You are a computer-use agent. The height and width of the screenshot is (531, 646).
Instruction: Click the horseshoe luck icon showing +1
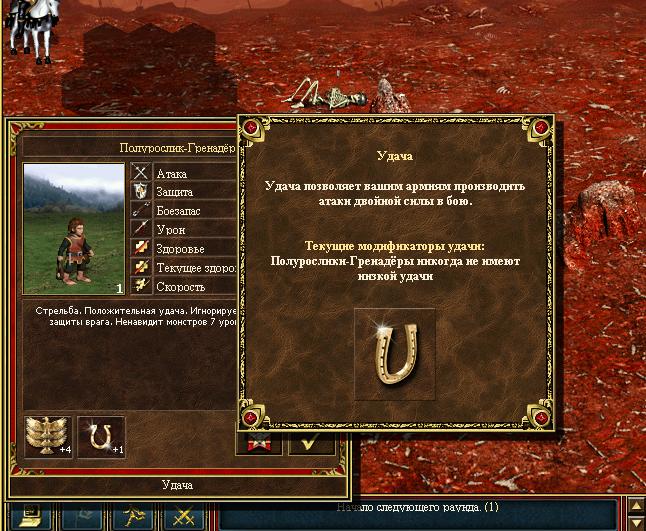click(x=101, y=437)
